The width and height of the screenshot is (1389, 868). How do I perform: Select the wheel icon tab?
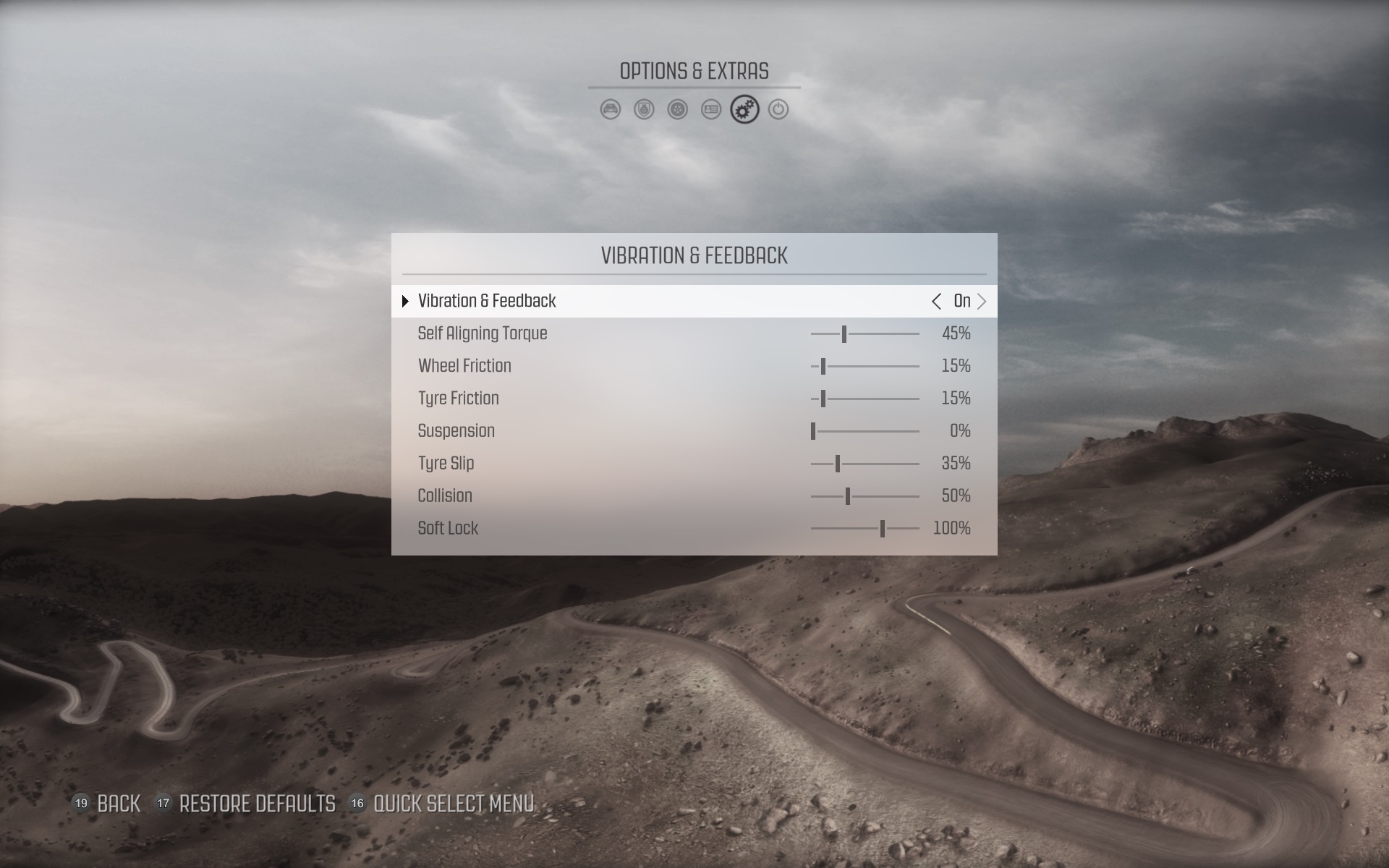[x=677, y=110]
